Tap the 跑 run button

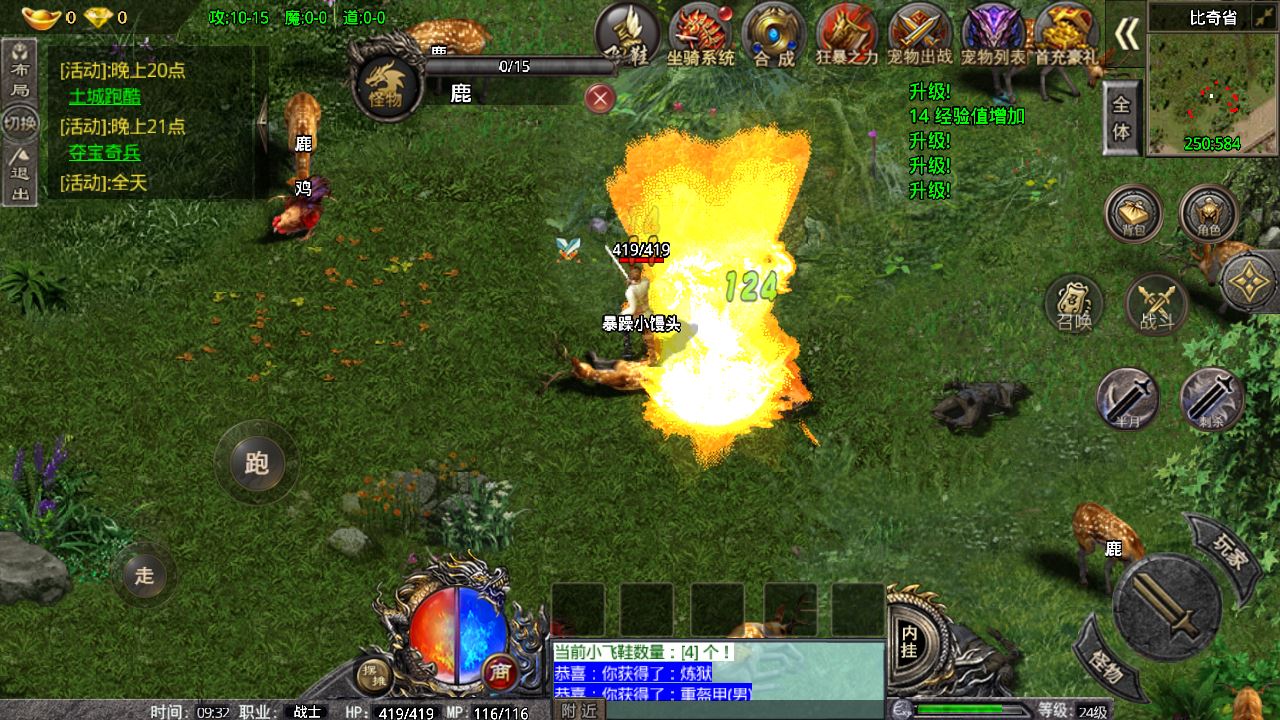pos(256,462)
